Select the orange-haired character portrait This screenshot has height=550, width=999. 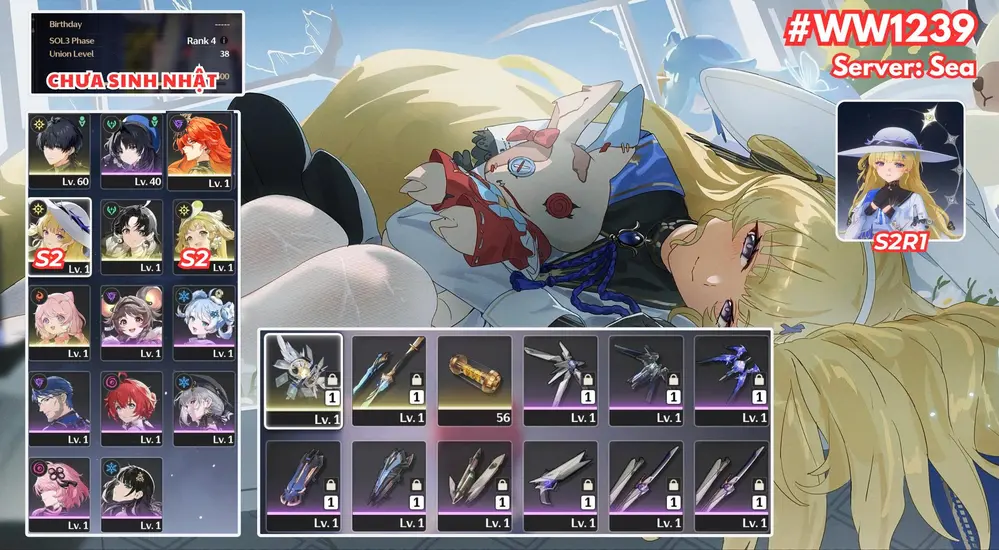(204, 150)
